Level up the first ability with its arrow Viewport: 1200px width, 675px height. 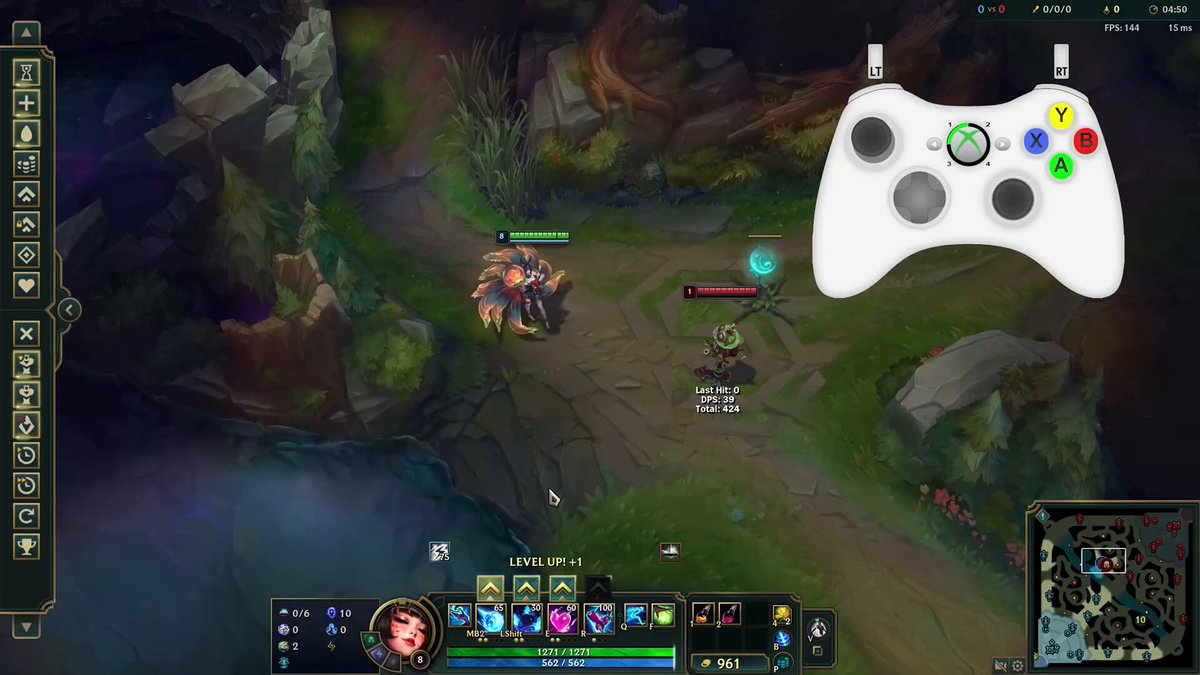click(489, 588)
